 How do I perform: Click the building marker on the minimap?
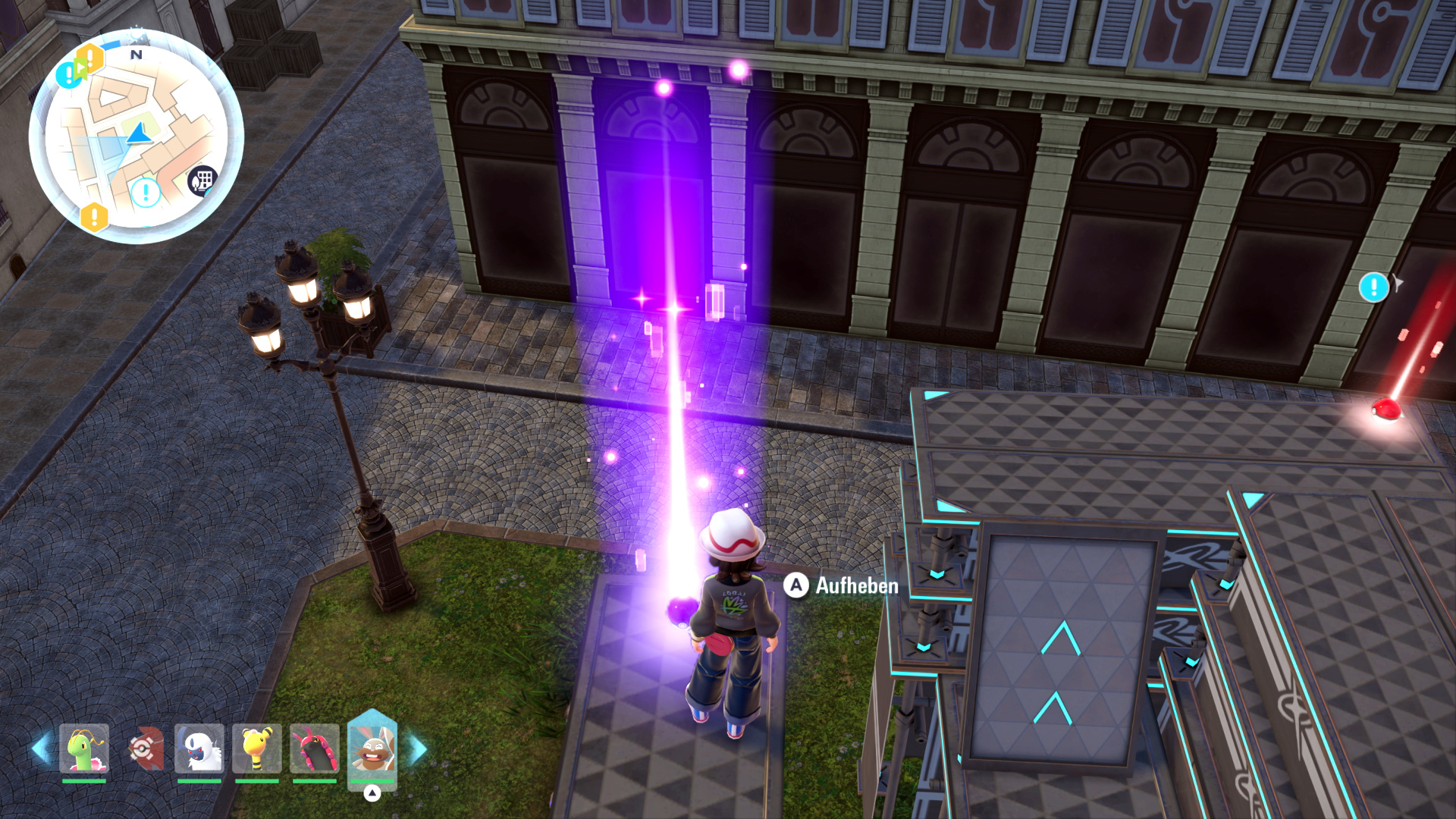click(x=202, y=181)
